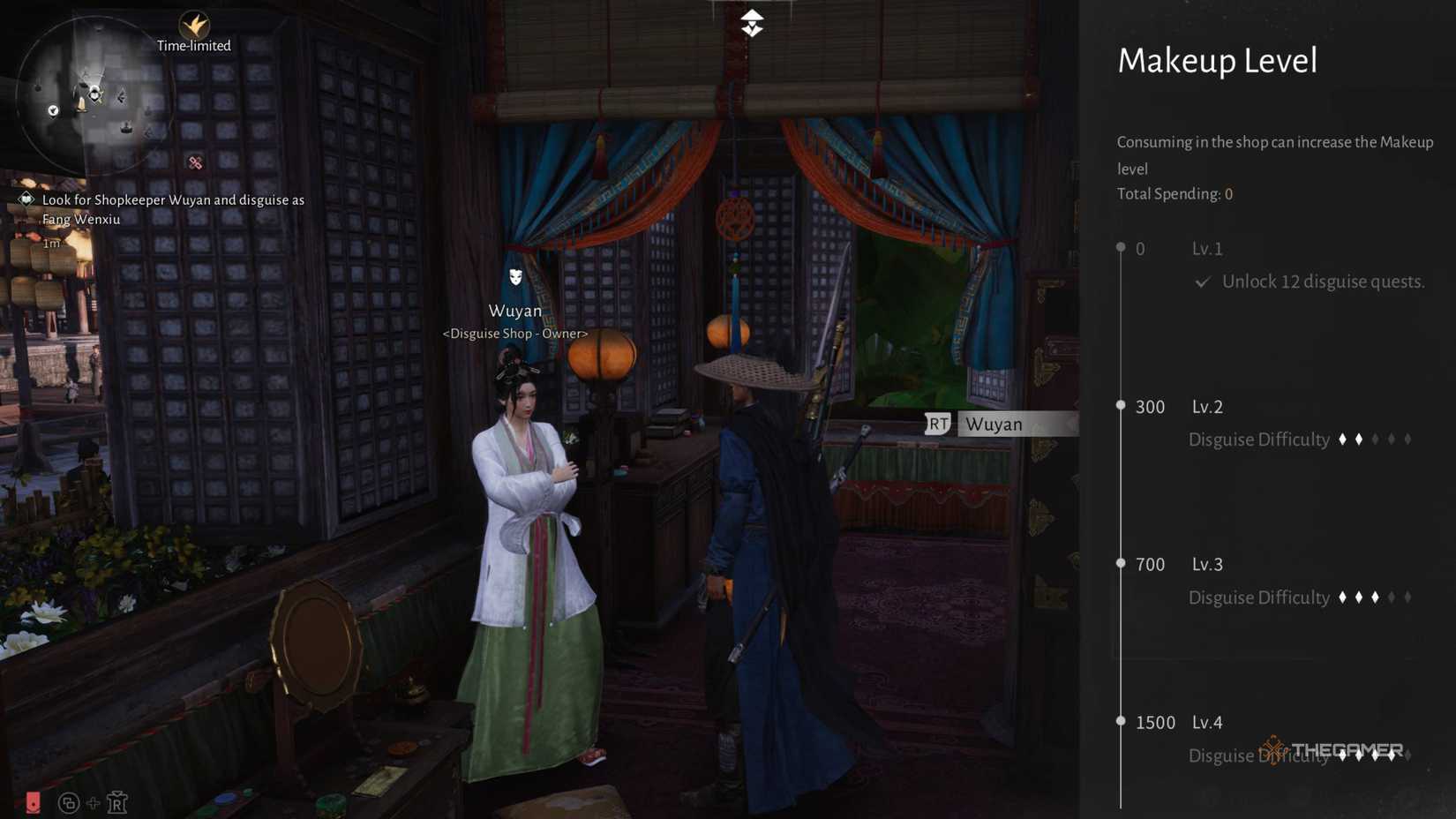The width and height of the screenshot is (1456, 819).
Task: Click the Makeup Level panel title
Action: tap(1218, 60)
